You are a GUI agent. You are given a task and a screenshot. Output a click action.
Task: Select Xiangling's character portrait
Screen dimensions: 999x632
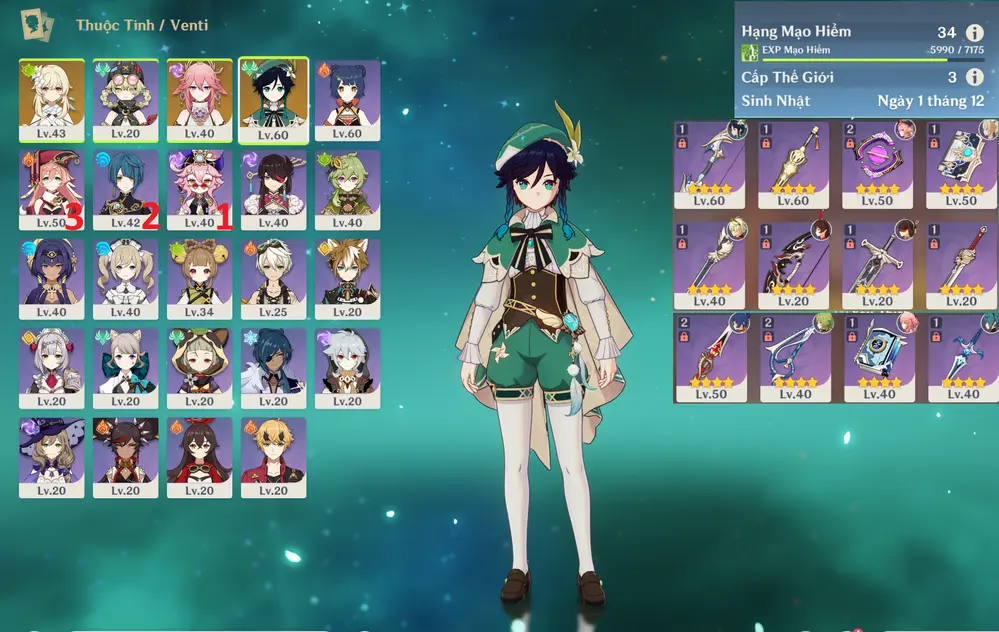347,98
